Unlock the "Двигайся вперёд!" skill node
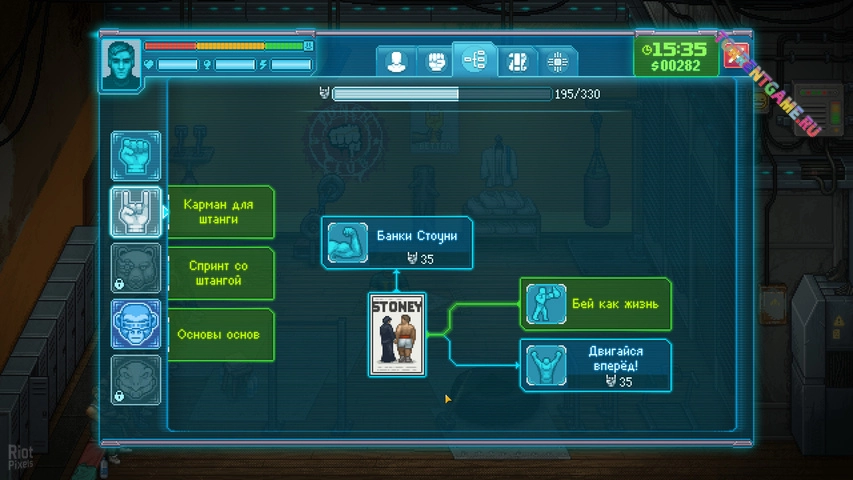The height and width of the screenshot is (480, 853). point(596,365)
